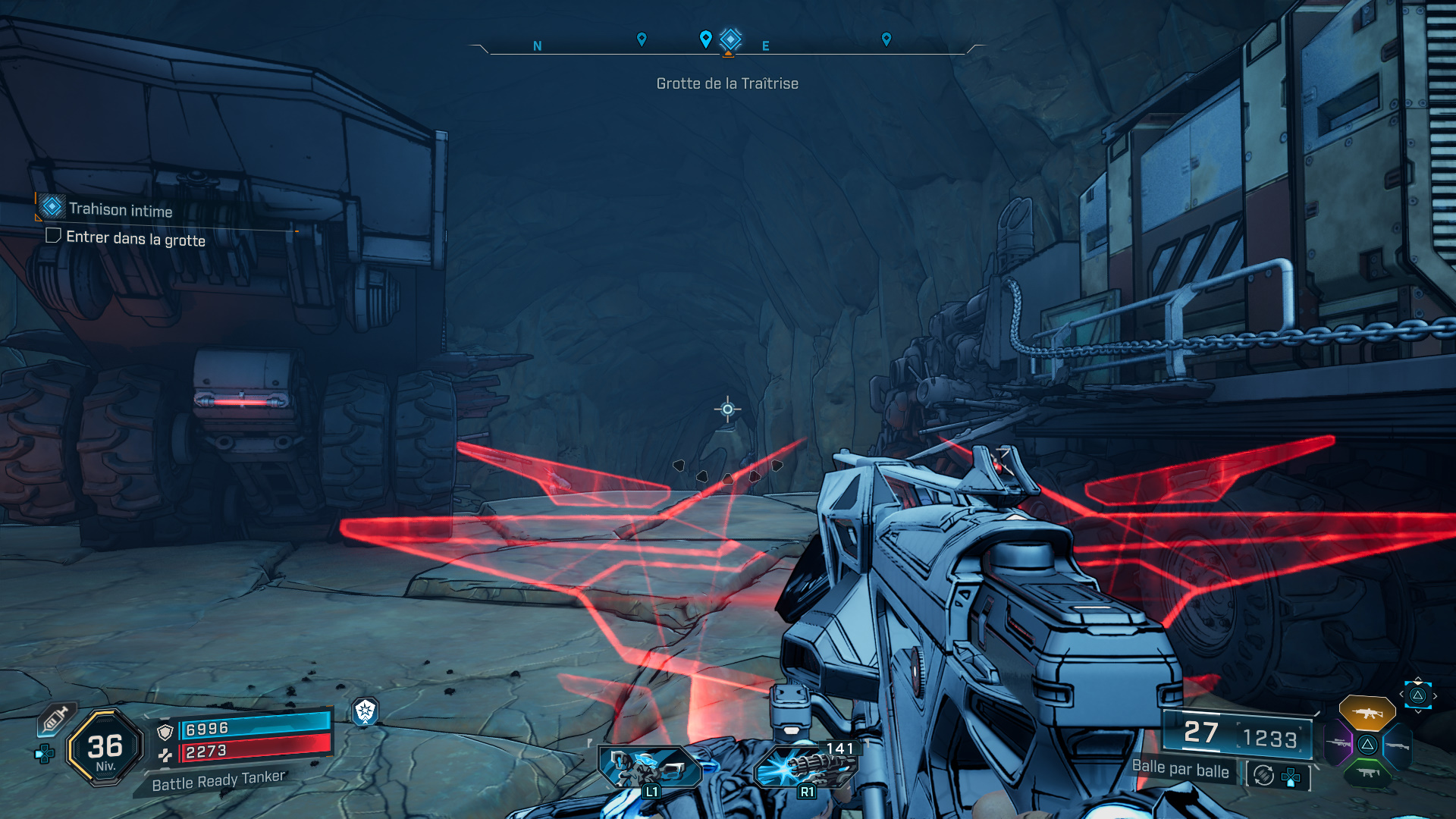
Task: Activate the turret action skill icon
Action: [648, 767]
